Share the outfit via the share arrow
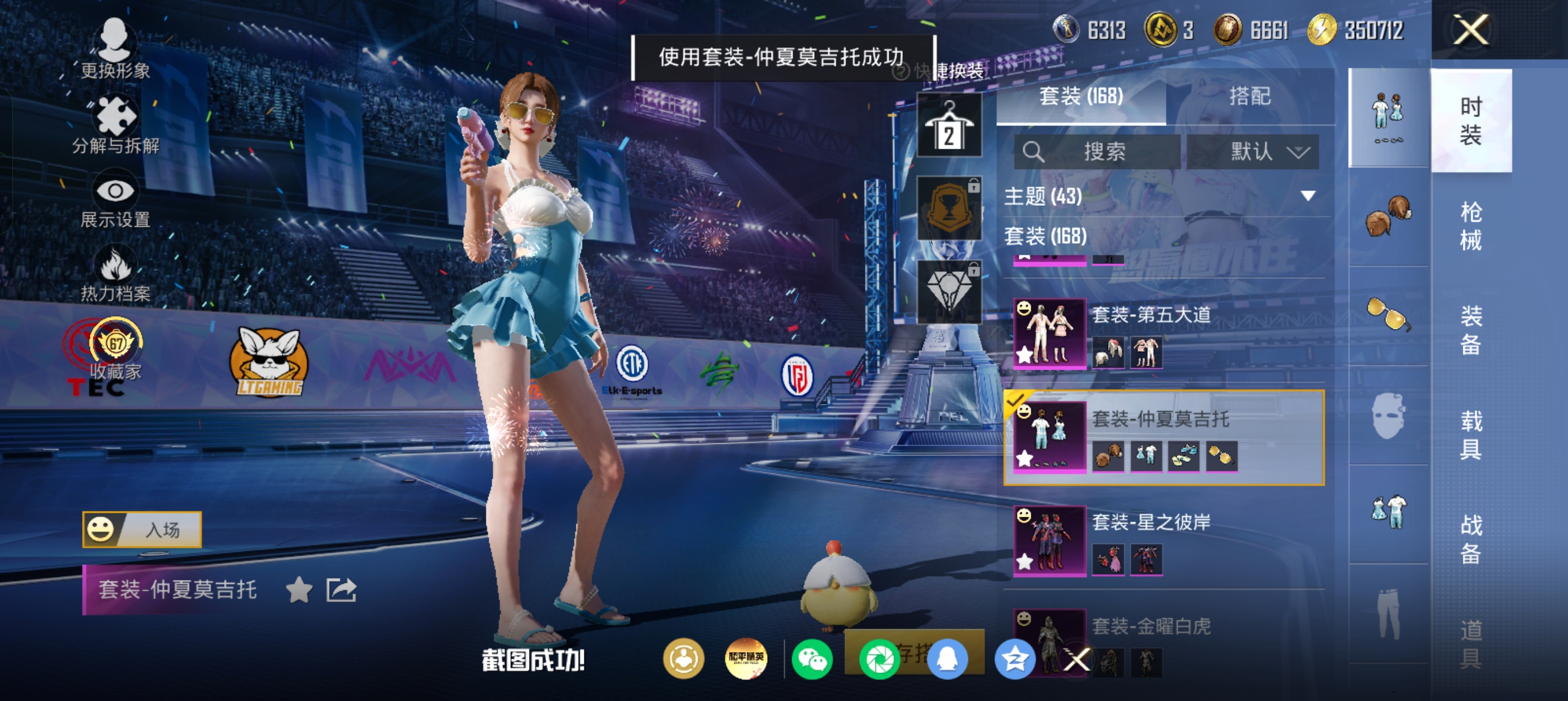Image resolution: width=1568 pixels, height=701 pixels. pos(341,590)
